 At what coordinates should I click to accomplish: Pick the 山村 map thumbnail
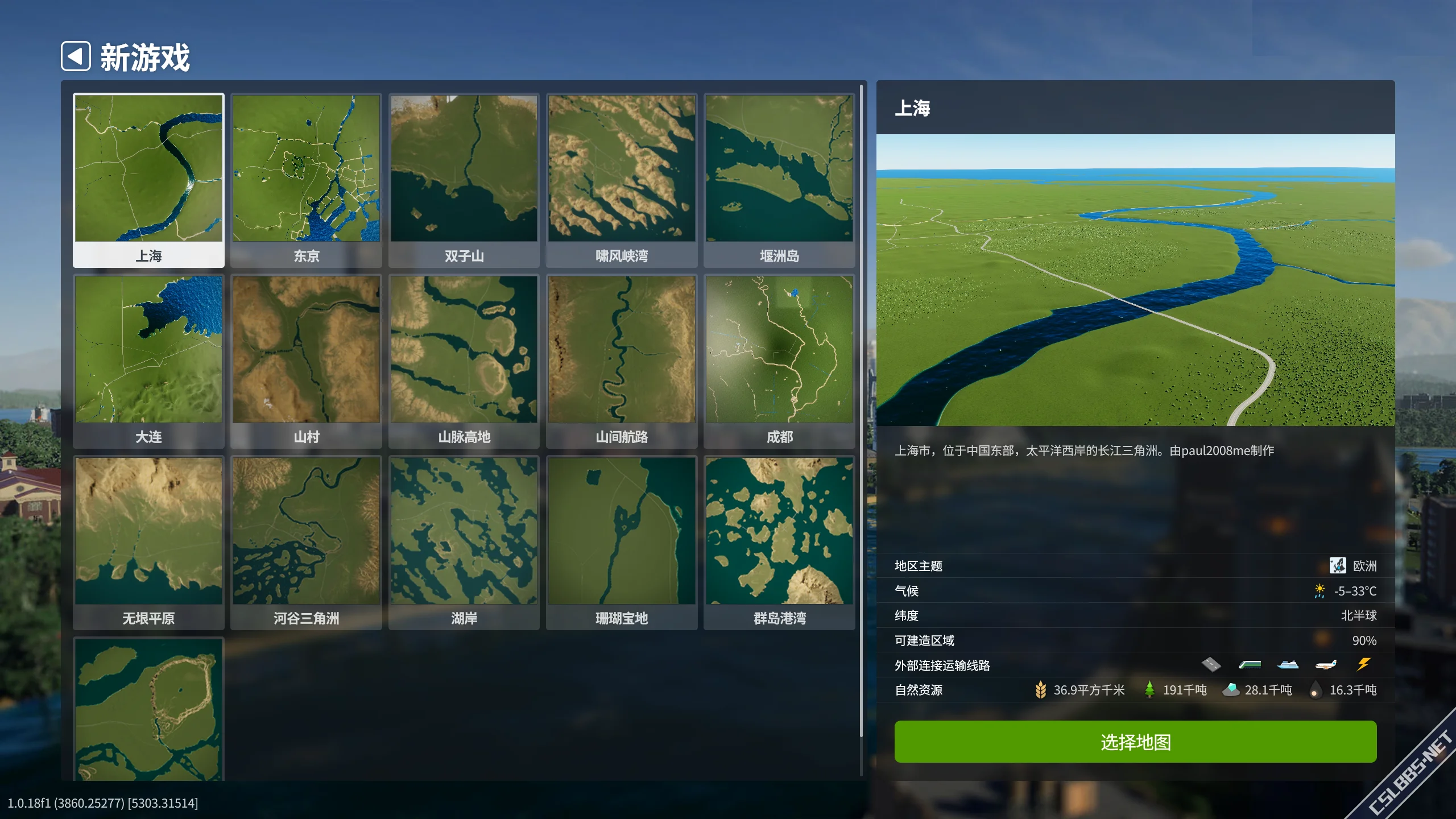coord(306,361)
